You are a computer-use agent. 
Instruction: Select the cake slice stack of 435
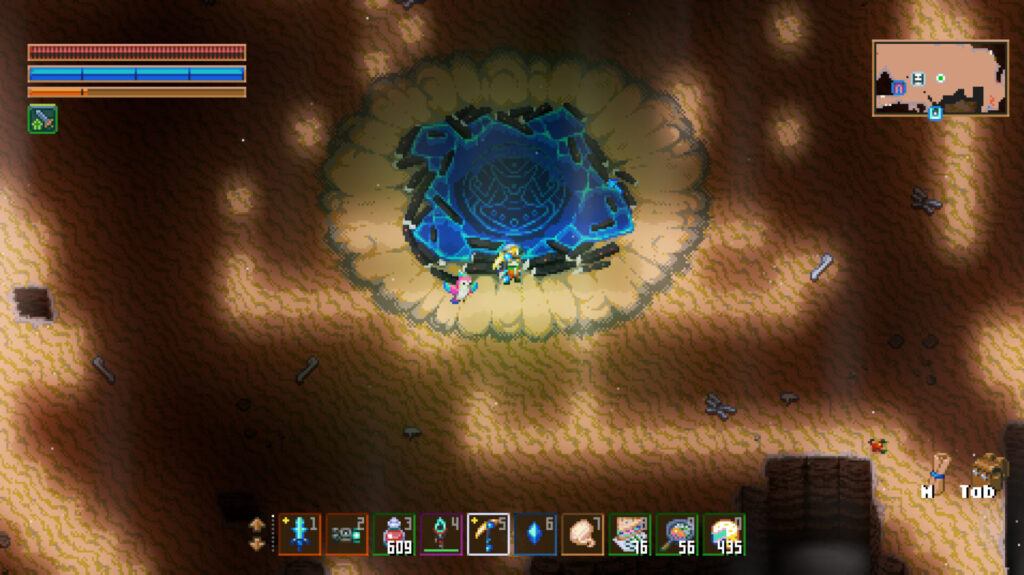tap(724, 534)
